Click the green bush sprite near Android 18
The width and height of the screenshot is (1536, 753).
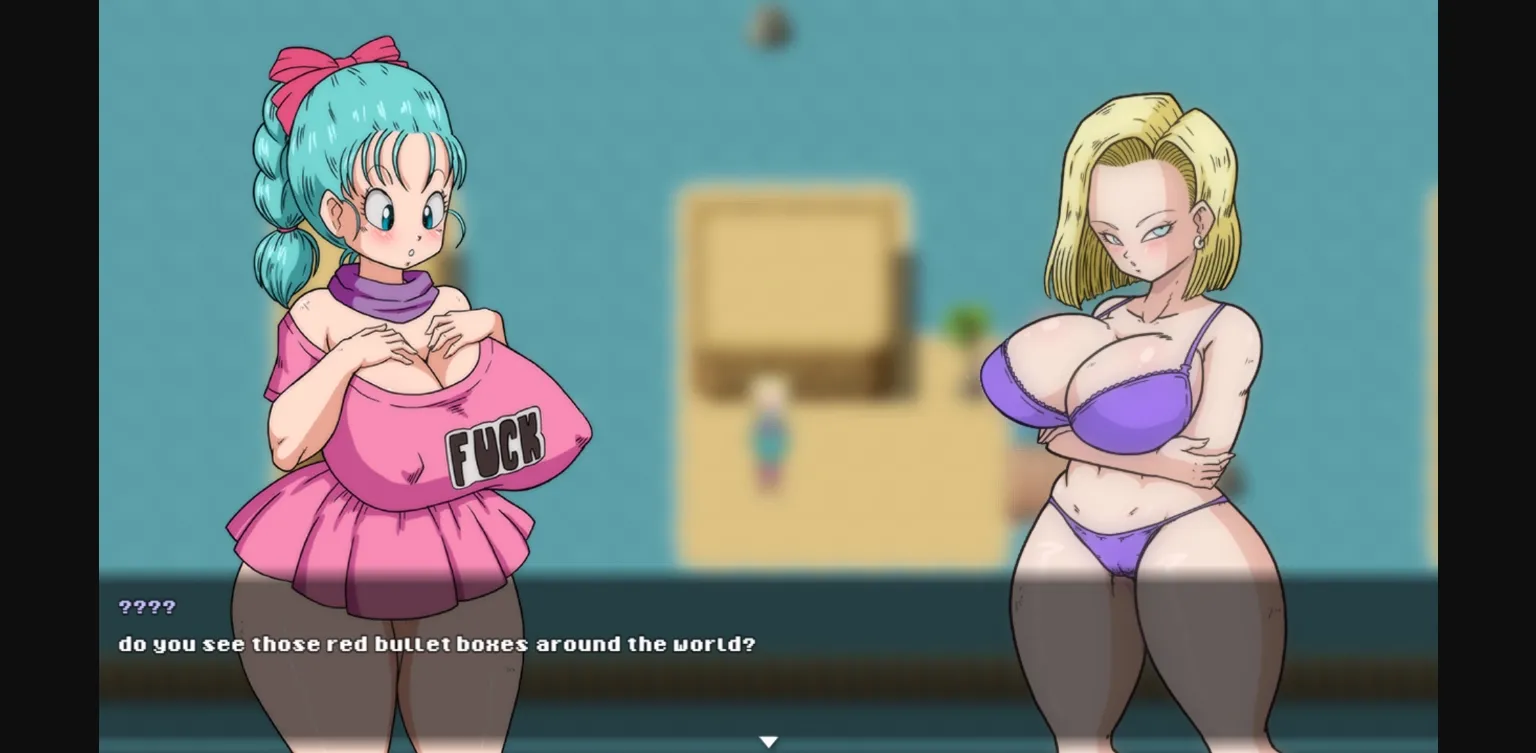click(x=963, y=320)
